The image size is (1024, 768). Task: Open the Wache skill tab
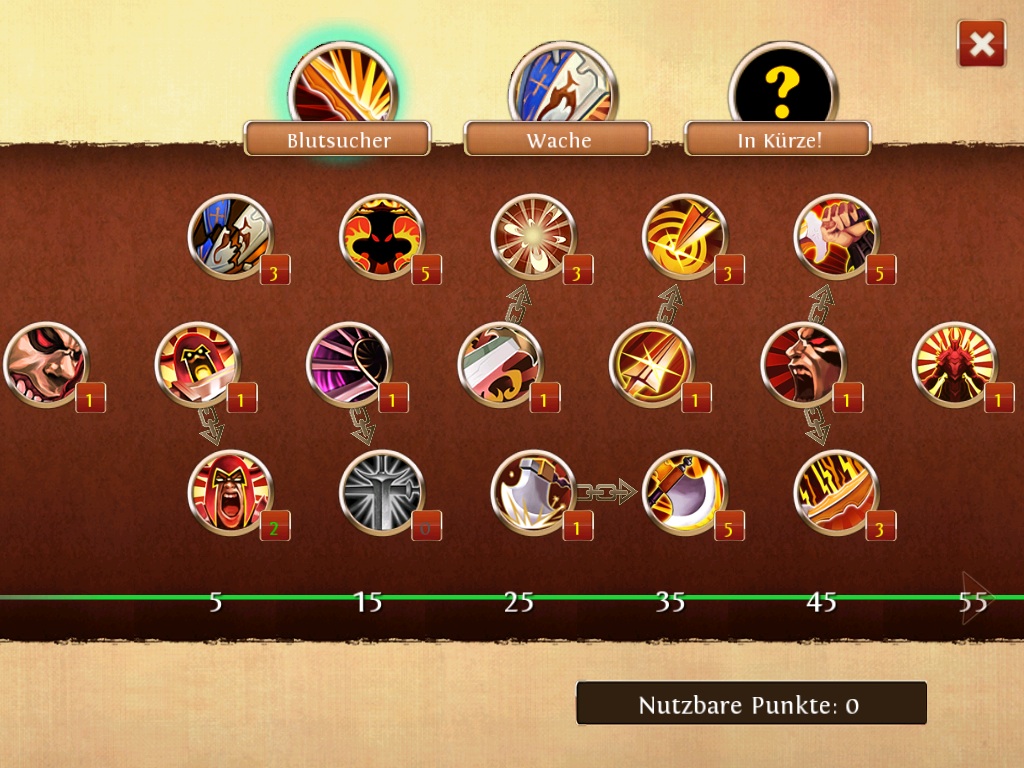pyautogui.click(x=558, y=139)
